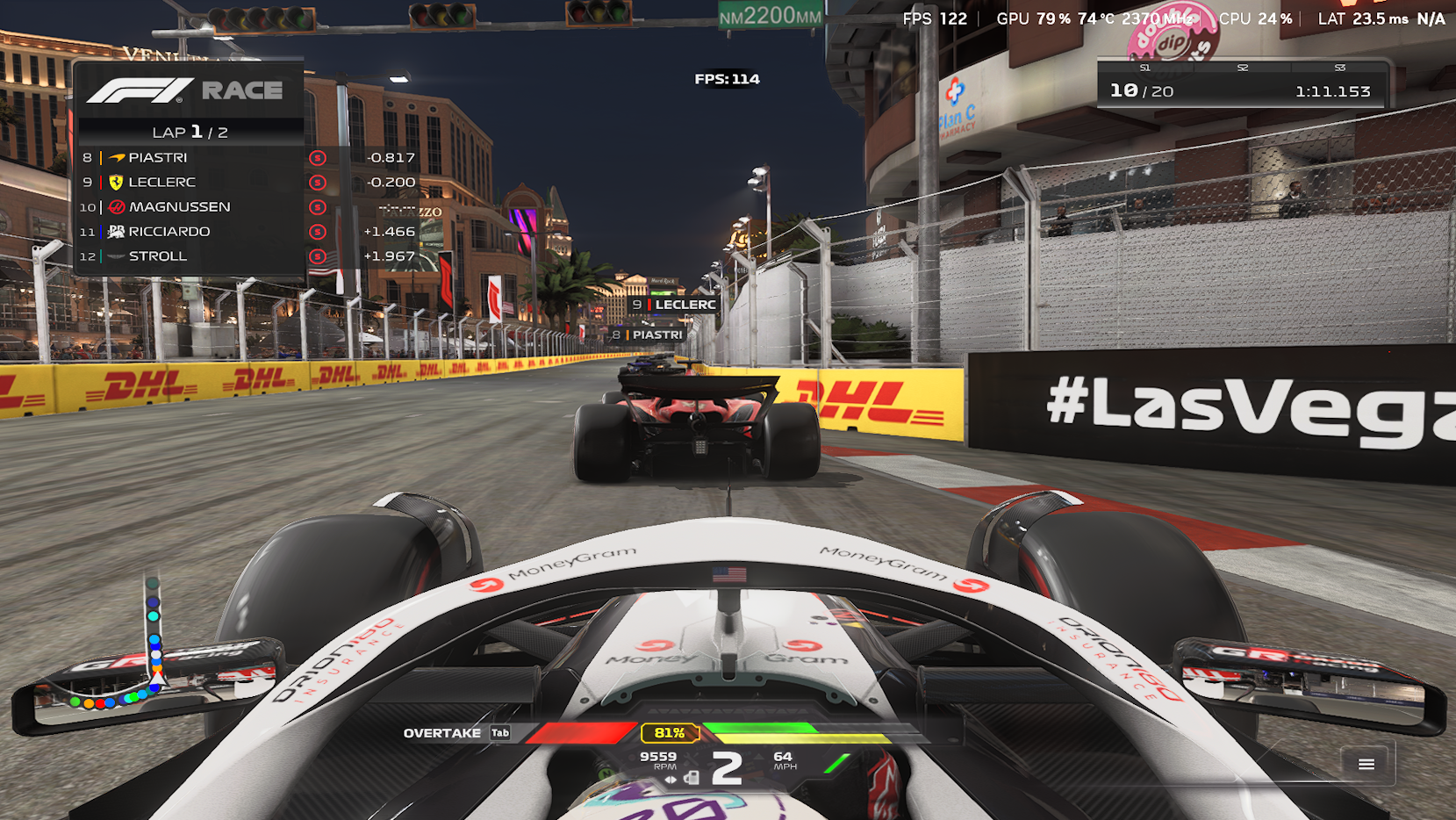Switch to the S1 sector tab
Screen dimensions: 1456x820
coord(1144,67)
